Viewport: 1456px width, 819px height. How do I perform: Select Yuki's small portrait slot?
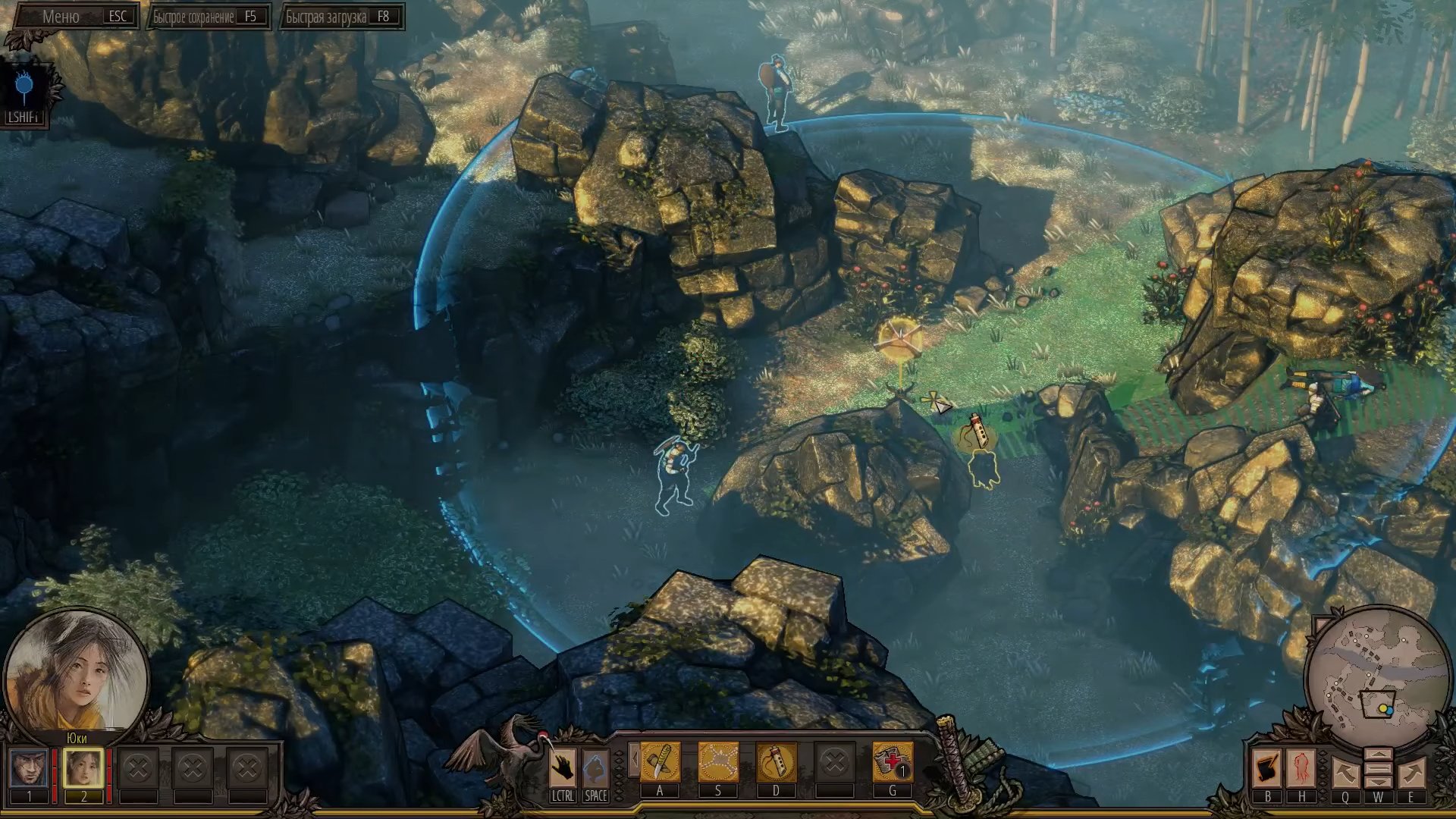pos(83,768)
